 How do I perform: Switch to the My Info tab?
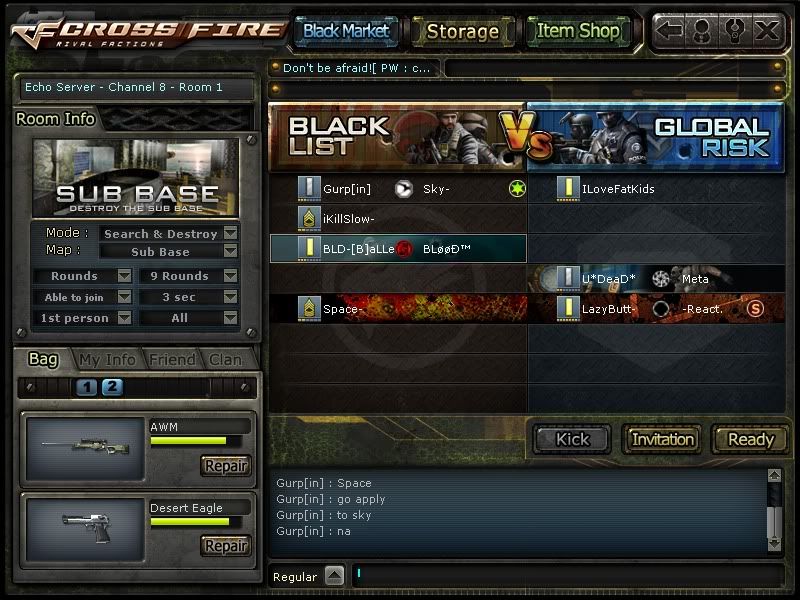pyautogui.click(x=107, y=360)
